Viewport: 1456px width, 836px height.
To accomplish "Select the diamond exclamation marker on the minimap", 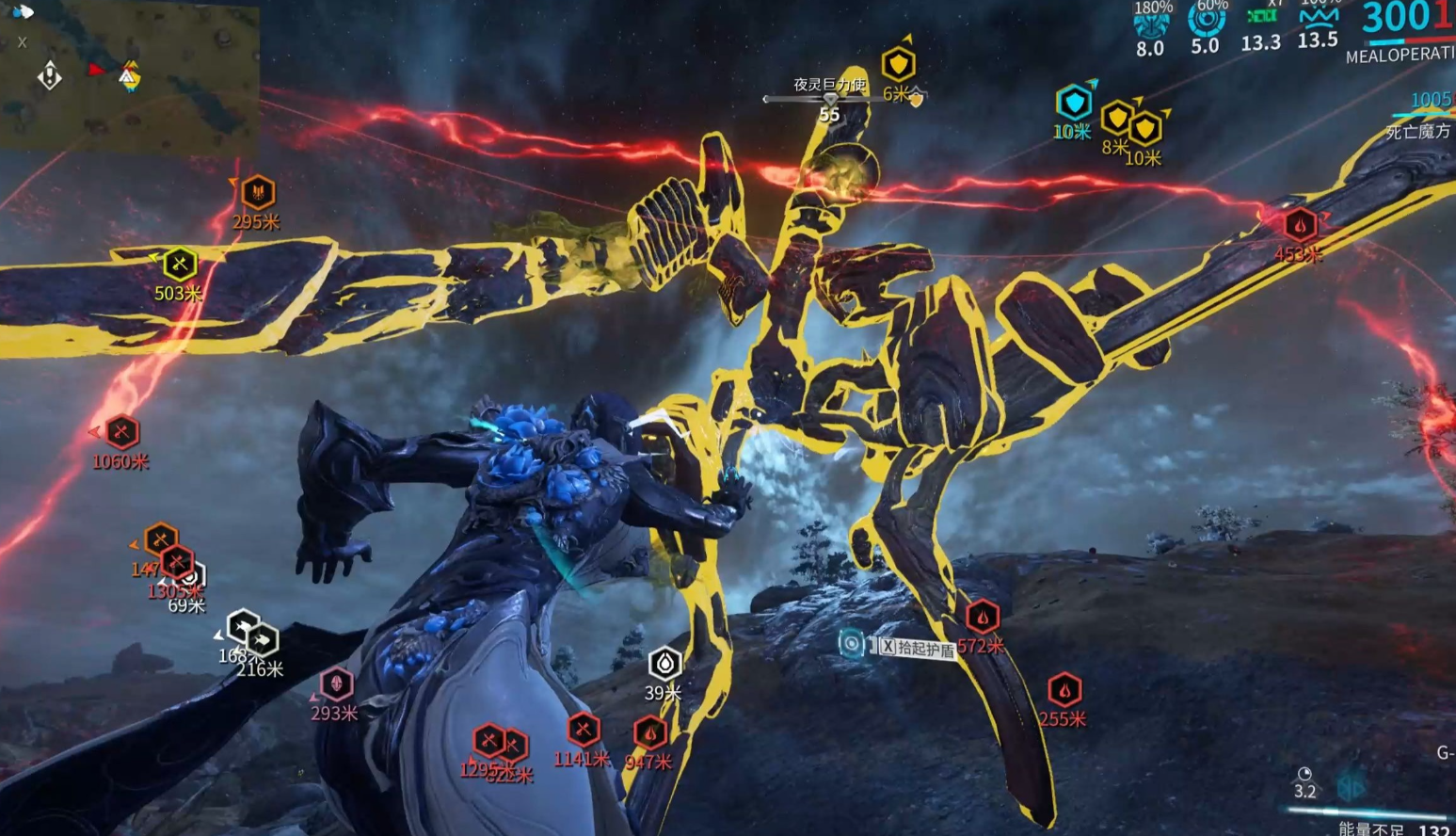I will tap(50, 75).
